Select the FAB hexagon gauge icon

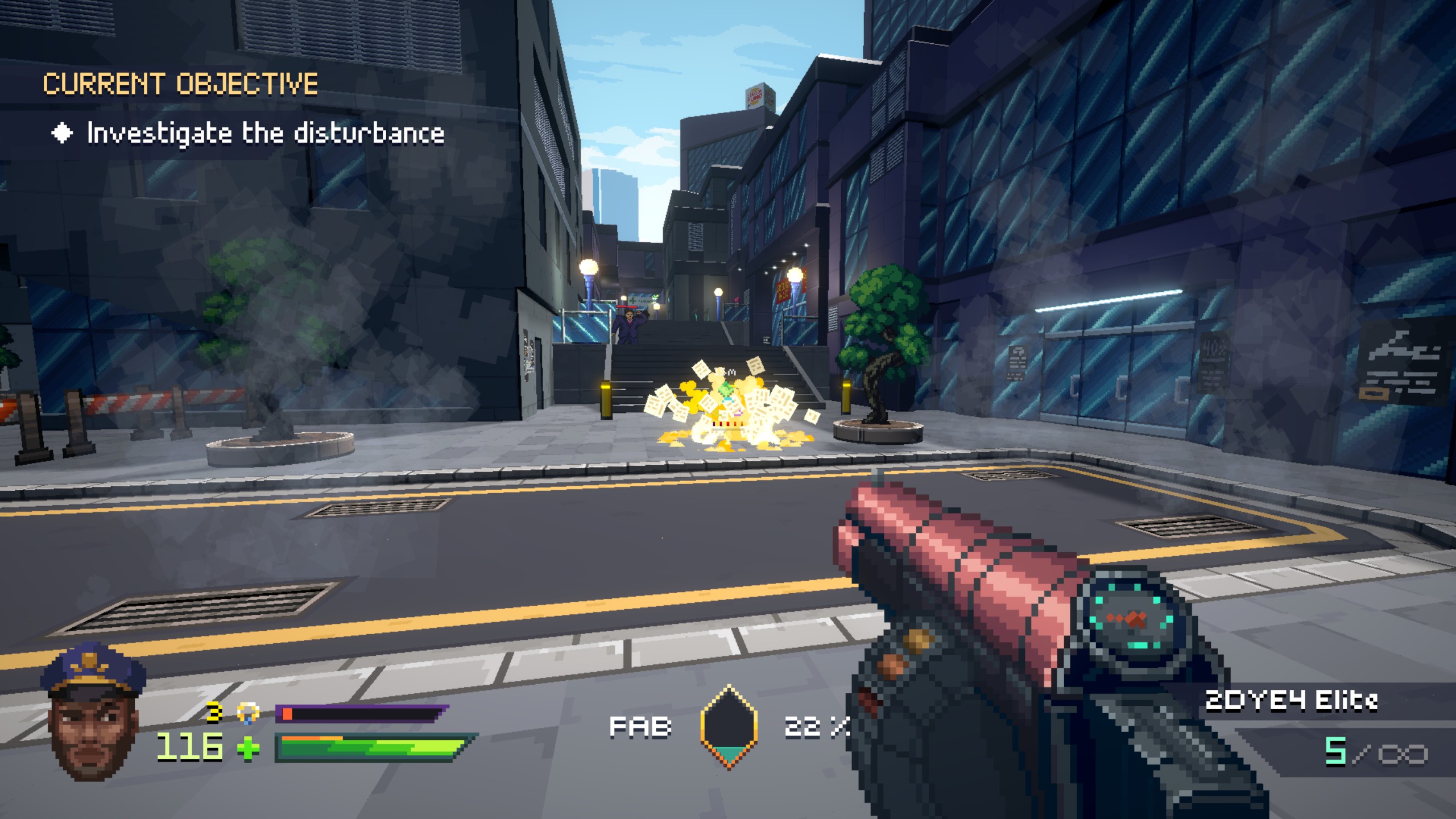[x=729, y=727]
